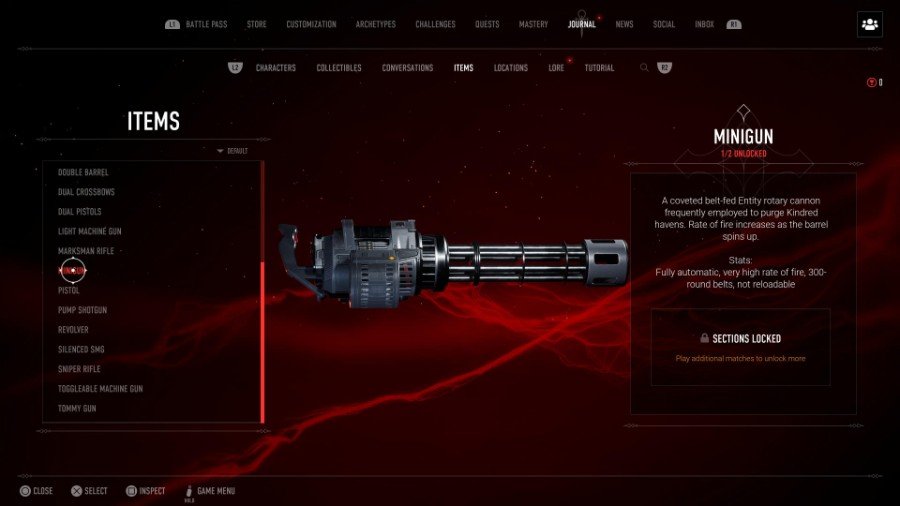Show the Locations journal category
Screen dimensions: 900x506
[x=510, y=68]
